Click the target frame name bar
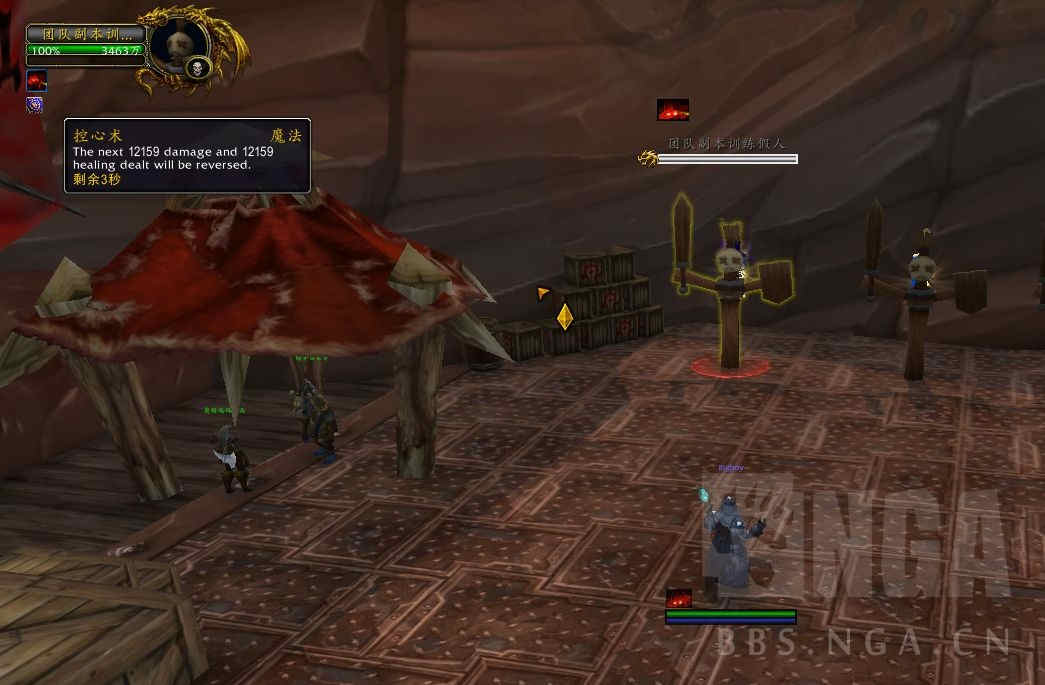 click(86, 33)
